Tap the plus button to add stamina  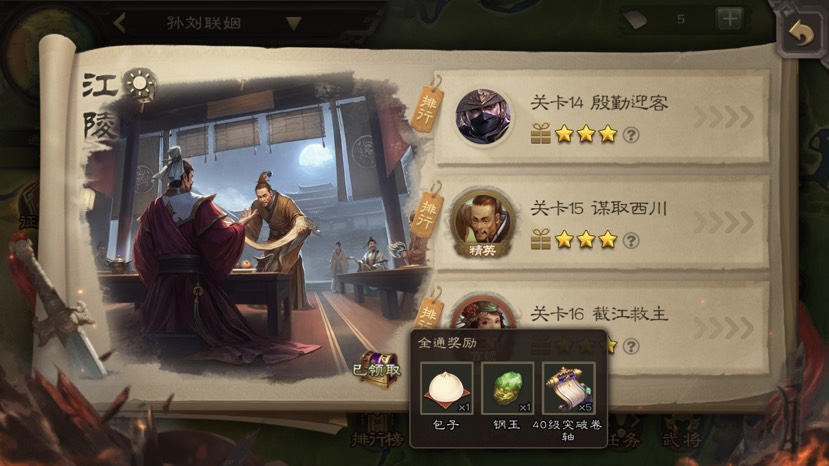click(x=729, y=19)
